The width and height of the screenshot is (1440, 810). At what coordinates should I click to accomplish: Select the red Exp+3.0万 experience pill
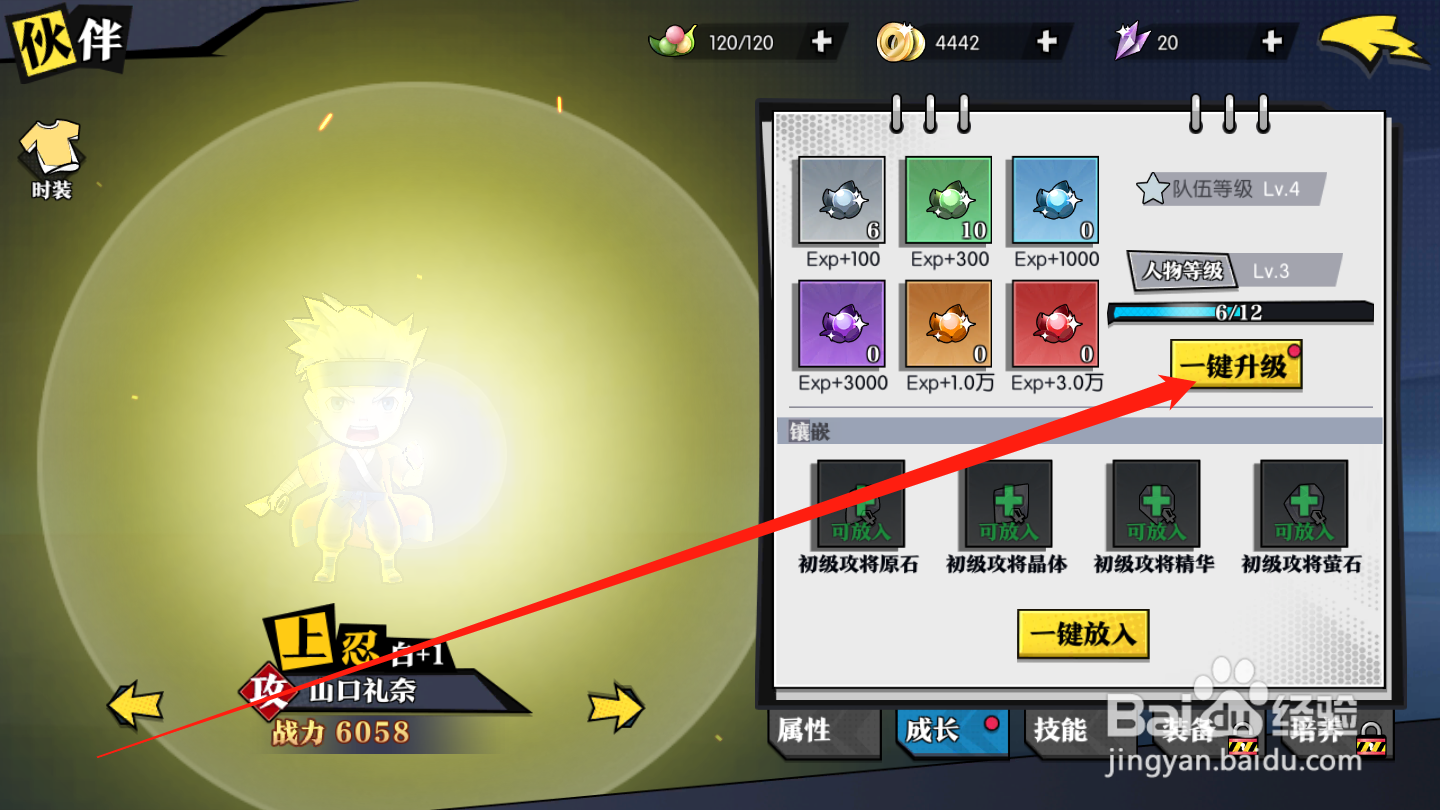tap(1053, 325)
